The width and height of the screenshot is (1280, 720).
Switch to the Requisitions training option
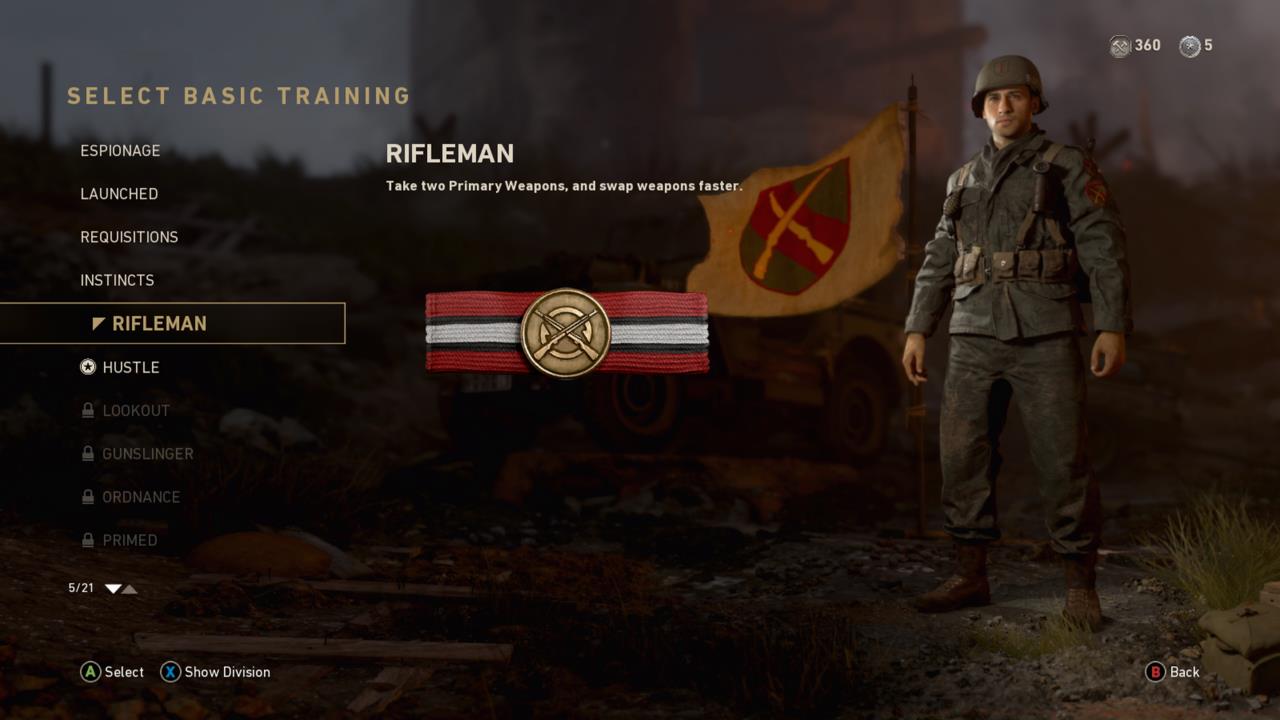(x=129, y=237)
